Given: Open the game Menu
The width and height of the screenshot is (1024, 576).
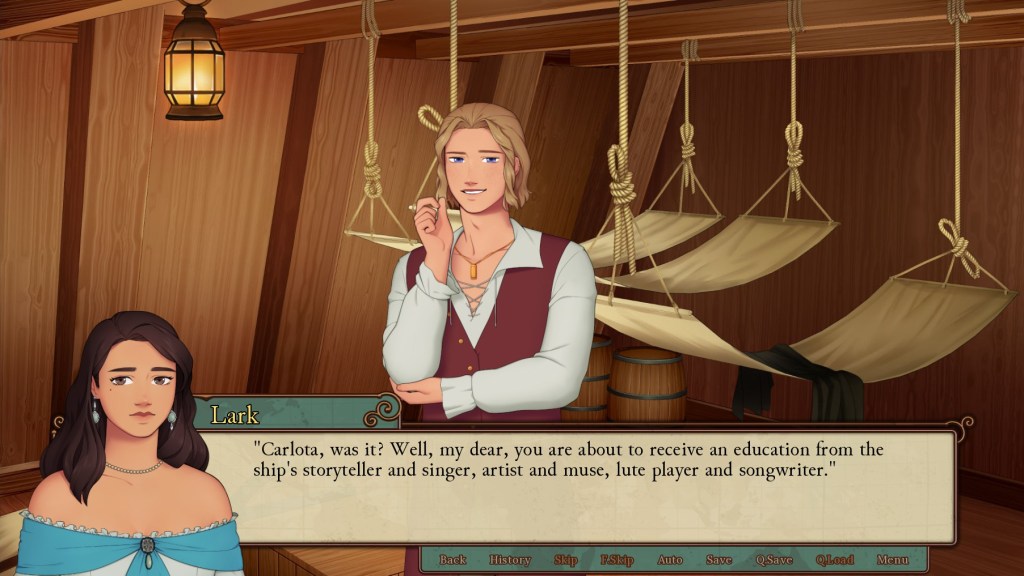Looking at the screenshot, I should coord(892,560).
